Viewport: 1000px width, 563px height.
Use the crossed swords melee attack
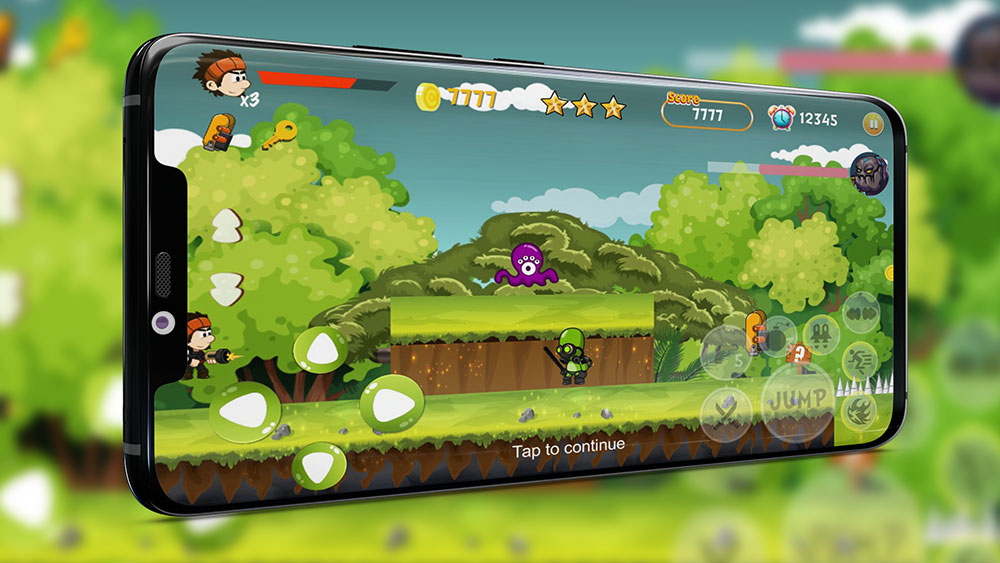coord(727,410)
